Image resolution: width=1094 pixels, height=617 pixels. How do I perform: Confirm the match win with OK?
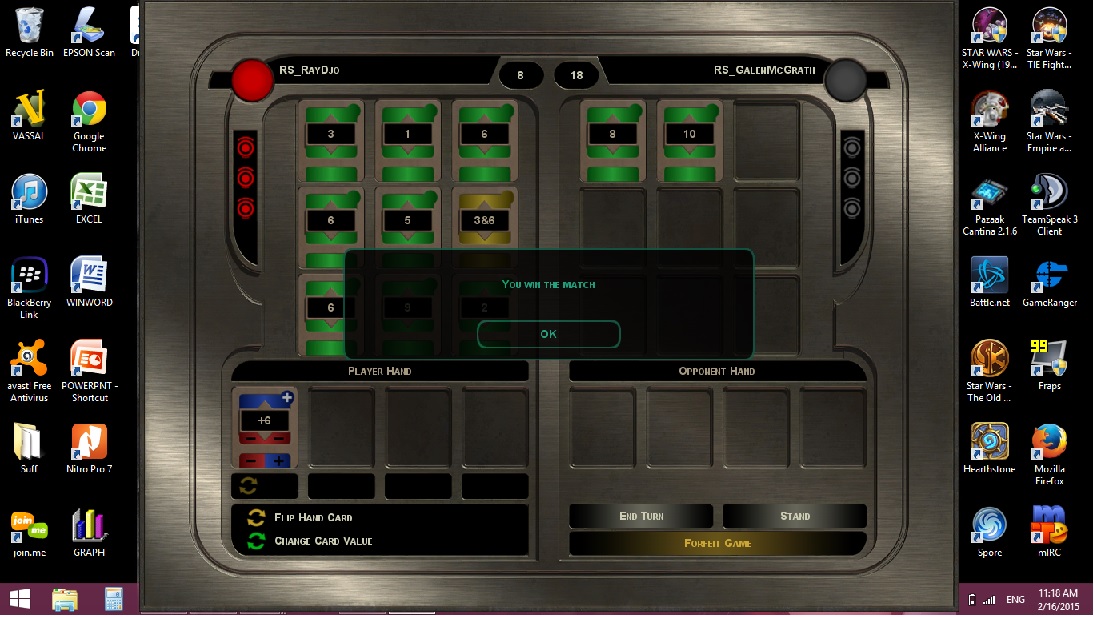(x=548, y=334)
